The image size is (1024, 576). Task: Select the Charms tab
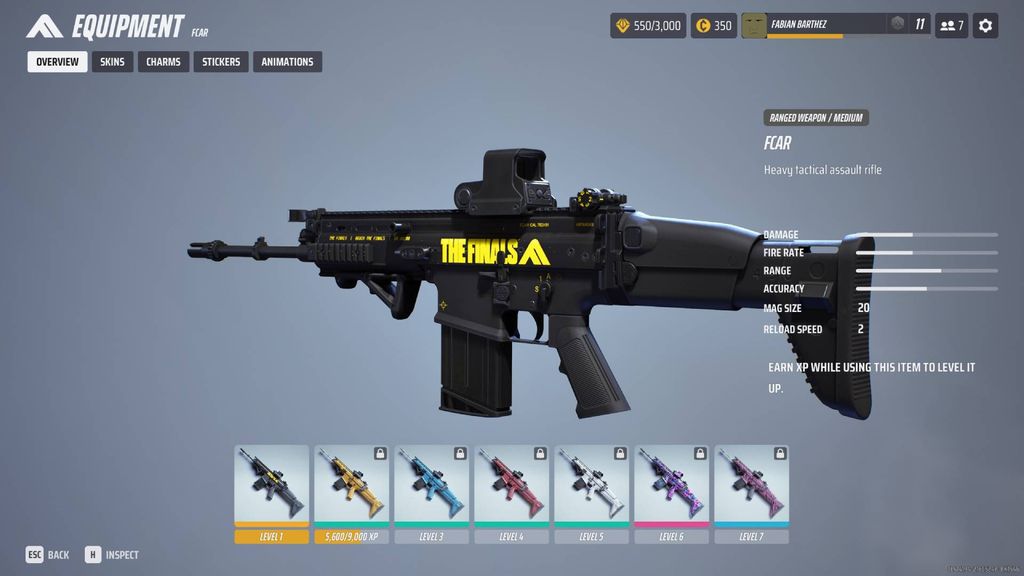163,62
